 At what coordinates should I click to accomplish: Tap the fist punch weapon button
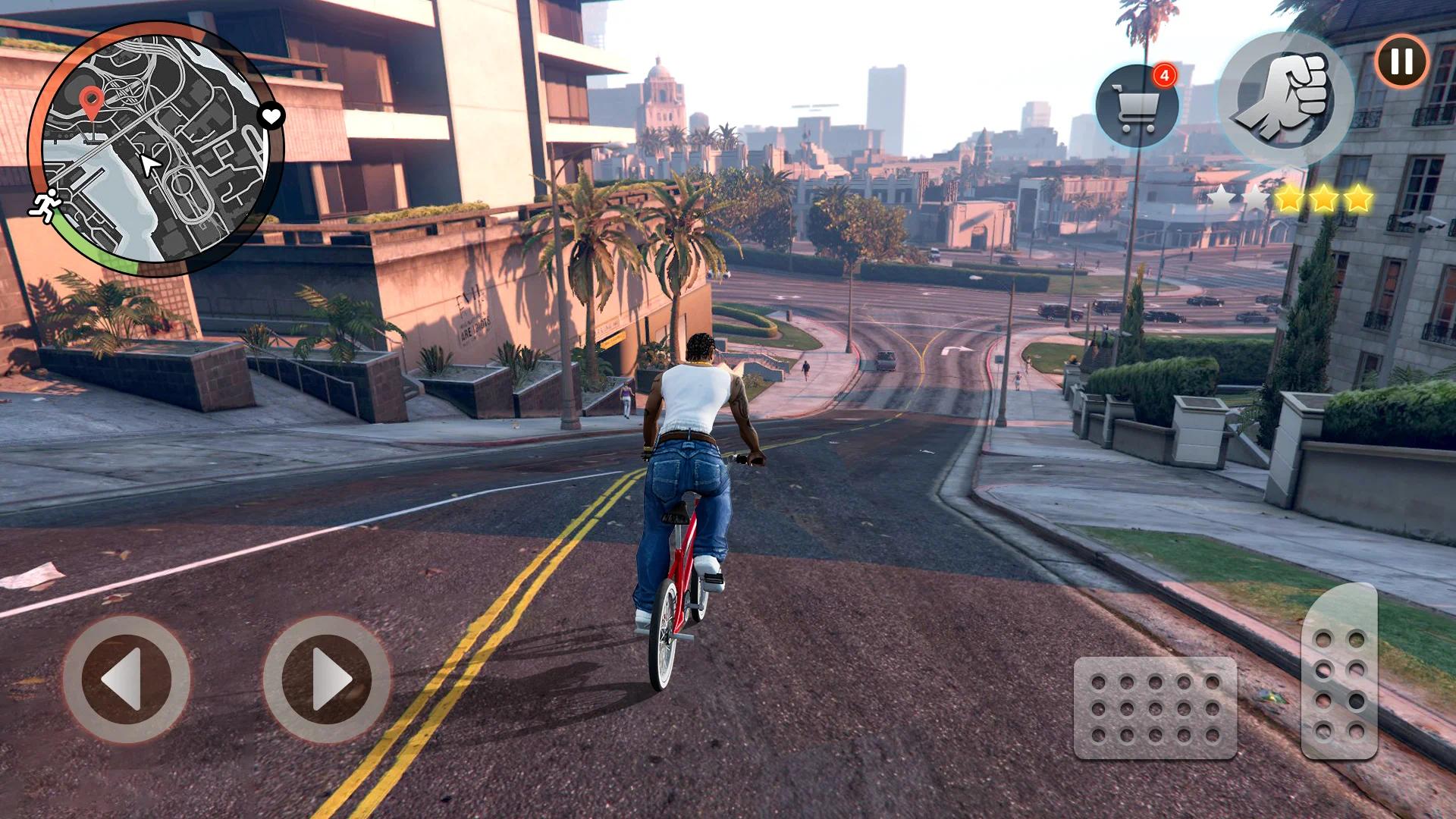pos(1284,99)
